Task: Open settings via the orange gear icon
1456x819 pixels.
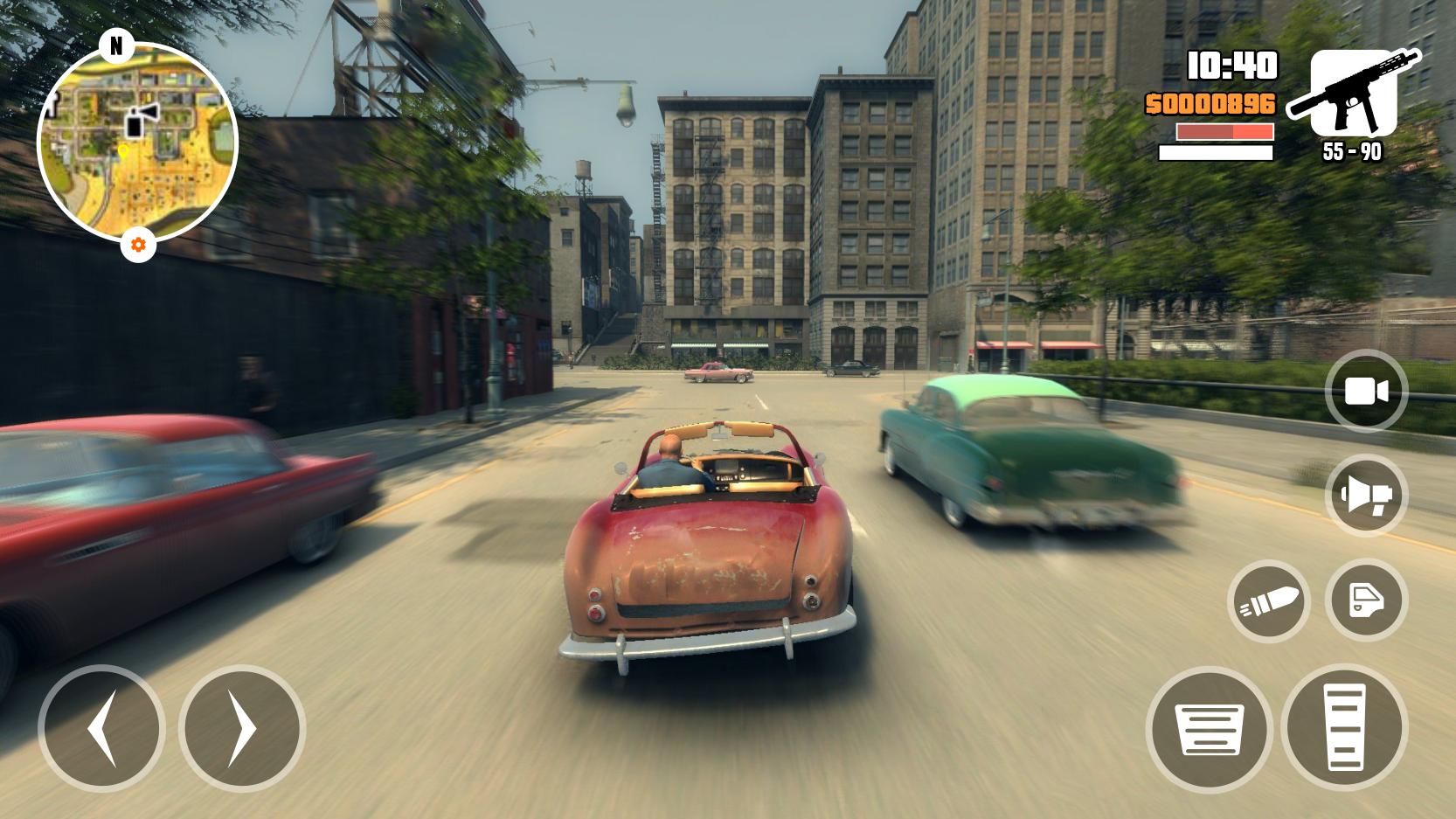Action: [x=138, y=245]
